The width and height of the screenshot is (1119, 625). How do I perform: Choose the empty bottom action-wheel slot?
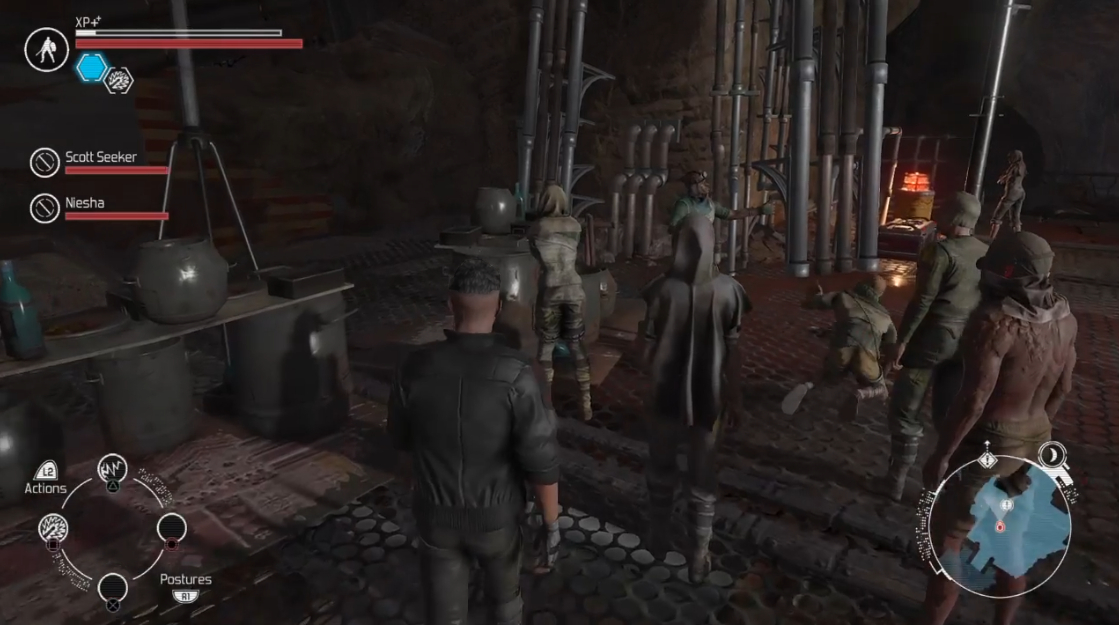pyautogui.click(x=112, y=587)
